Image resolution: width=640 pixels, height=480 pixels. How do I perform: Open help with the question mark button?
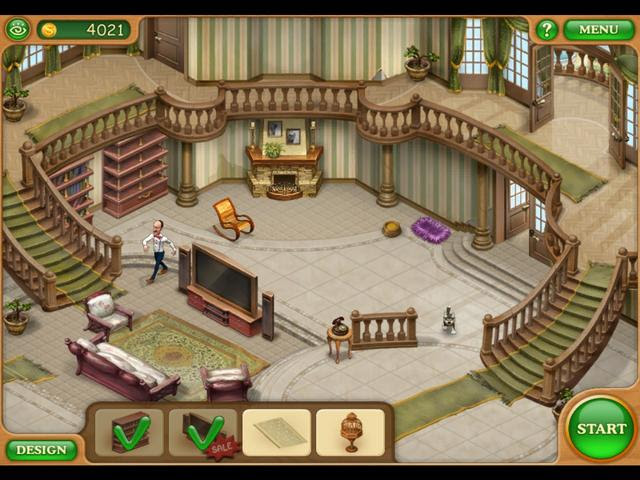(x=546, y=29)
